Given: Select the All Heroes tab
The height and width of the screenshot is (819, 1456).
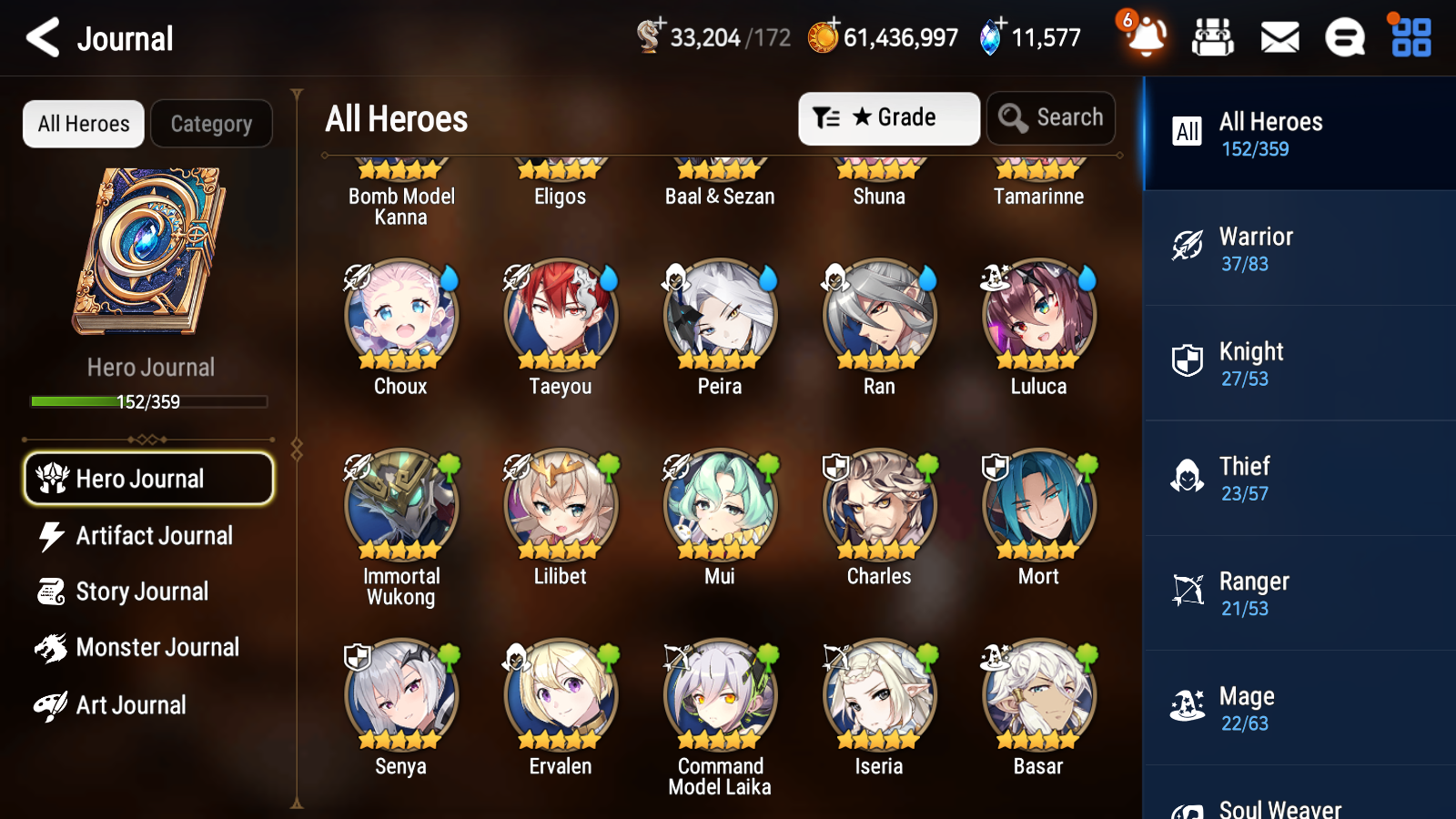Looking at the screenshot, I should [82, 123].
